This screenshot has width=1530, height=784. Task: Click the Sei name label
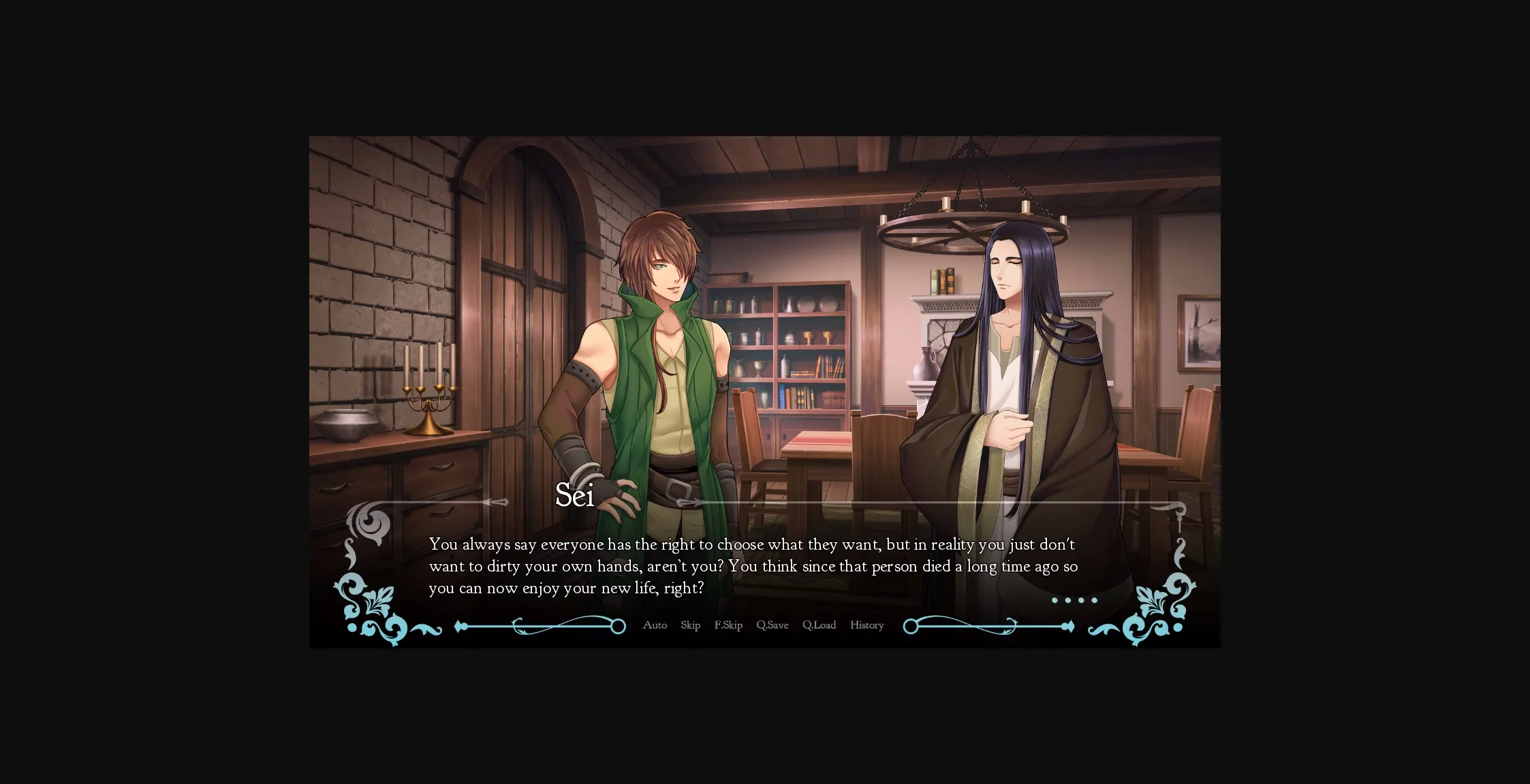click(576, 497)
